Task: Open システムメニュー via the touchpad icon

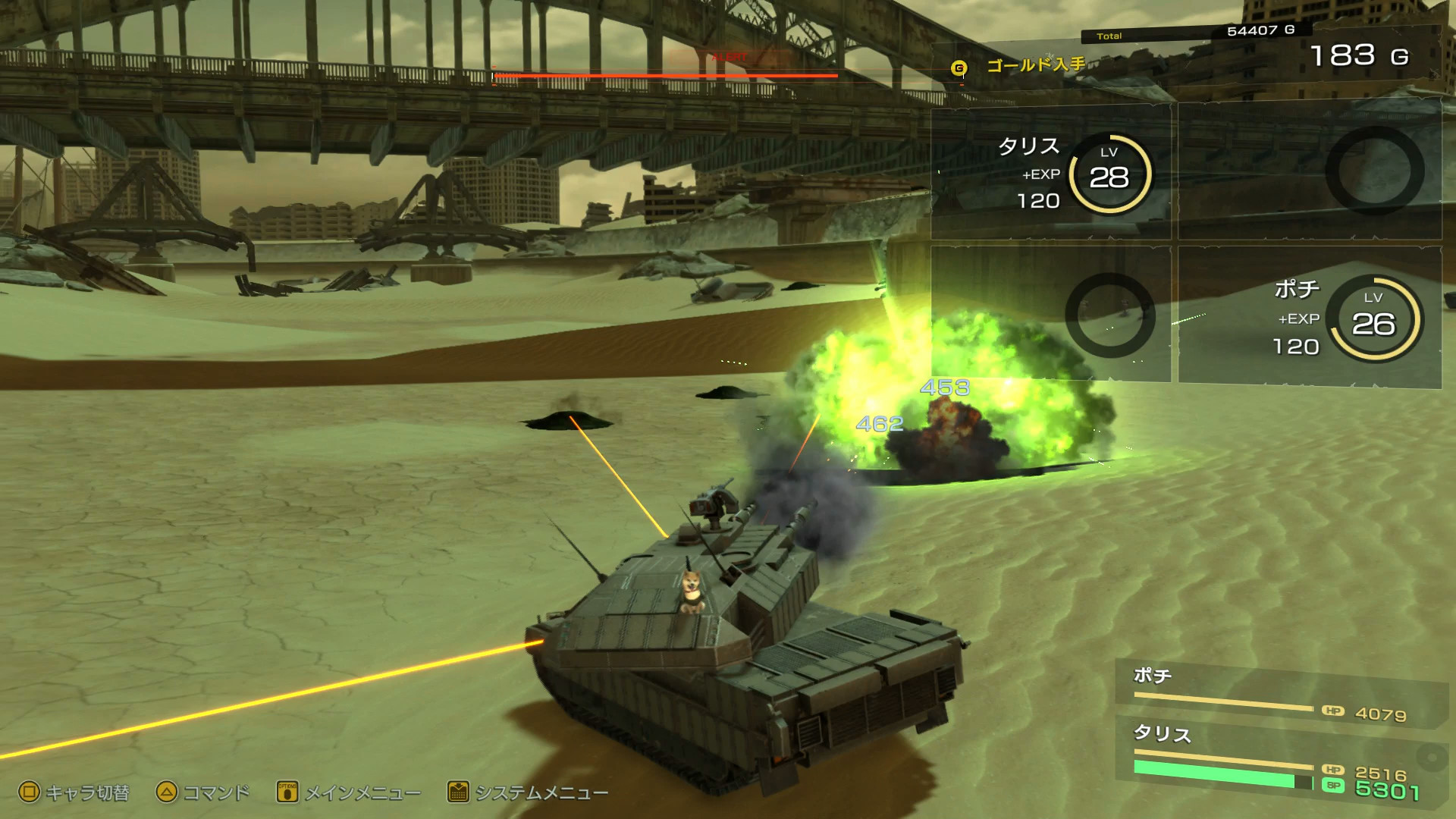Action: 458,793
